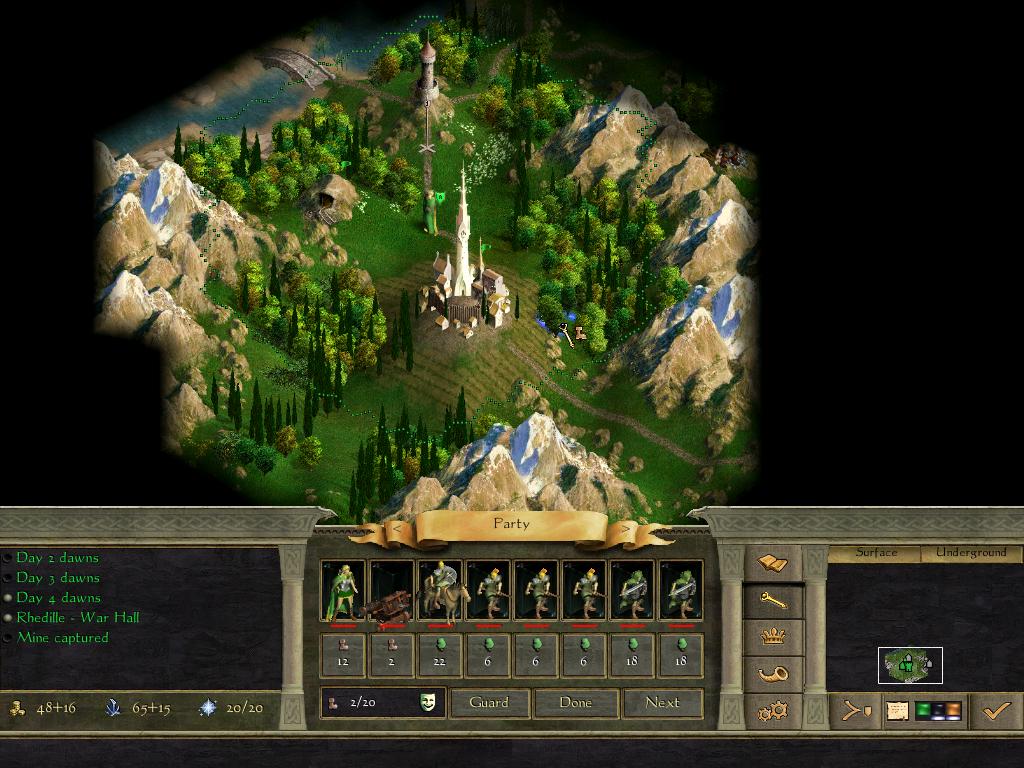
Task: Confirm party orders with Done
Action: point(575,703)
